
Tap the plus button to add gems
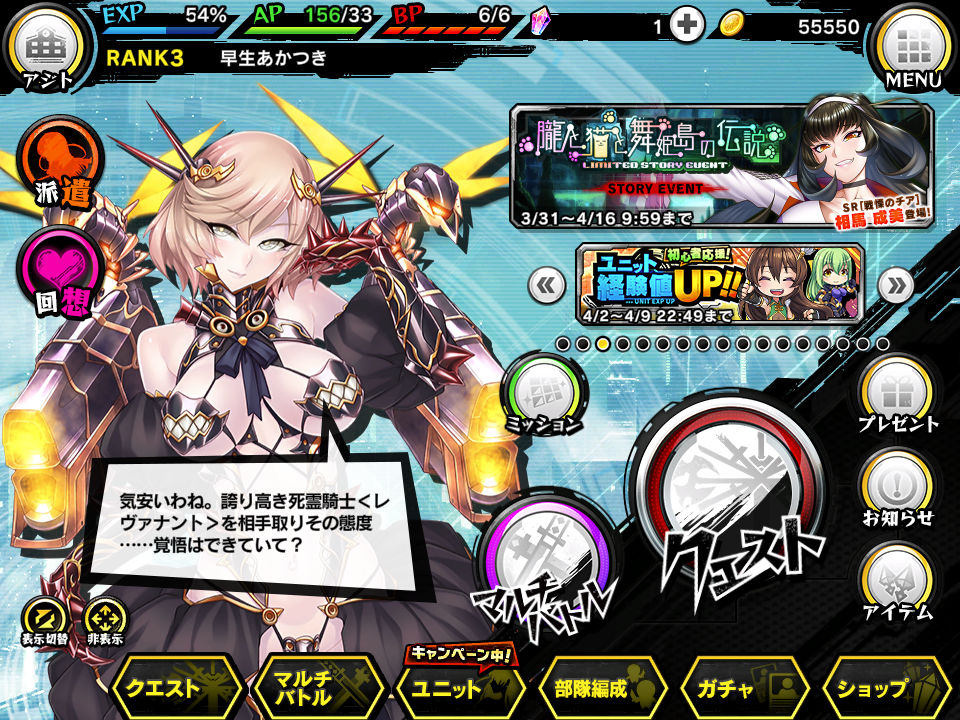687,27
